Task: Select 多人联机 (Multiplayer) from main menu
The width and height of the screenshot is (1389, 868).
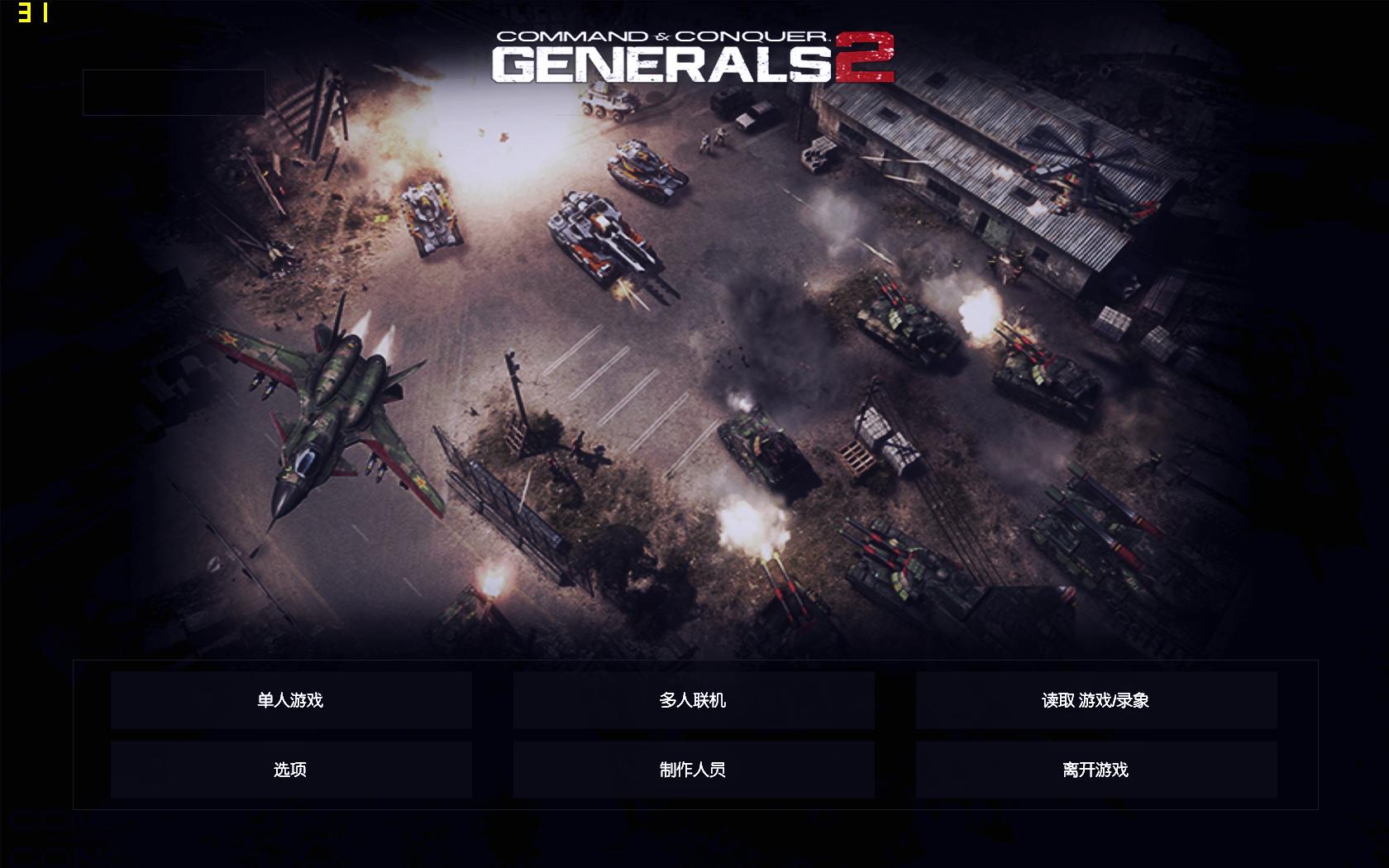Action: click(x=693, y=699)
